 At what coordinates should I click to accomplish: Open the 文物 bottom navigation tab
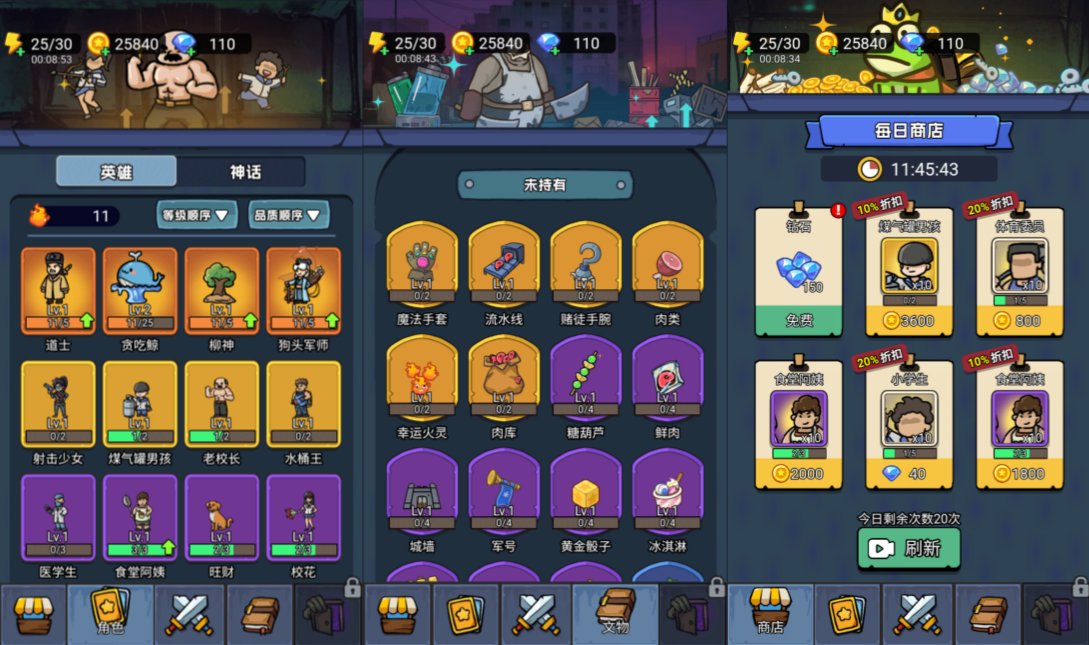615,613
